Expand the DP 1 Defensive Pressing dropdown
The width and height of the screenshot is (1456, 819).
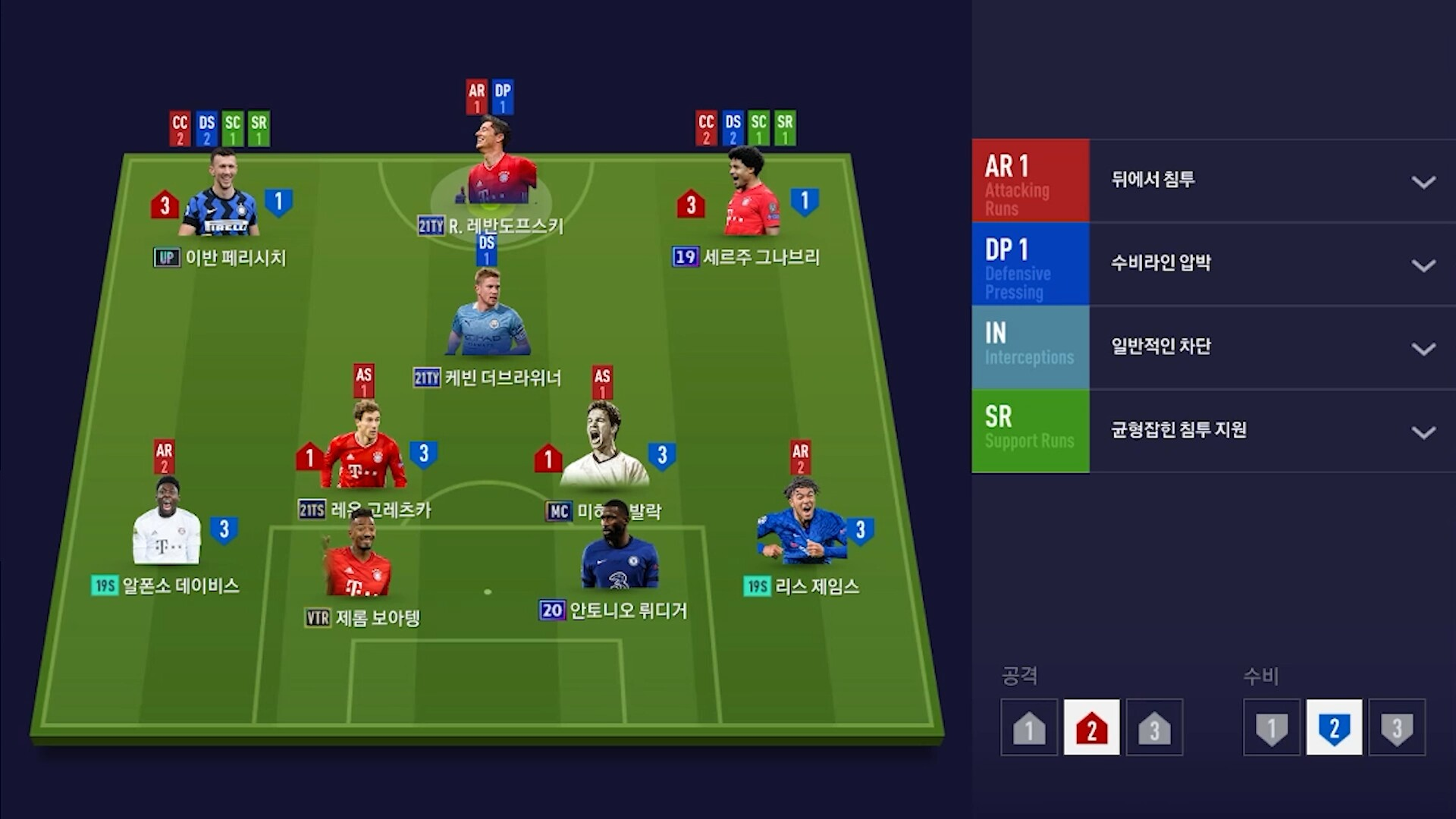point(1423,265)
